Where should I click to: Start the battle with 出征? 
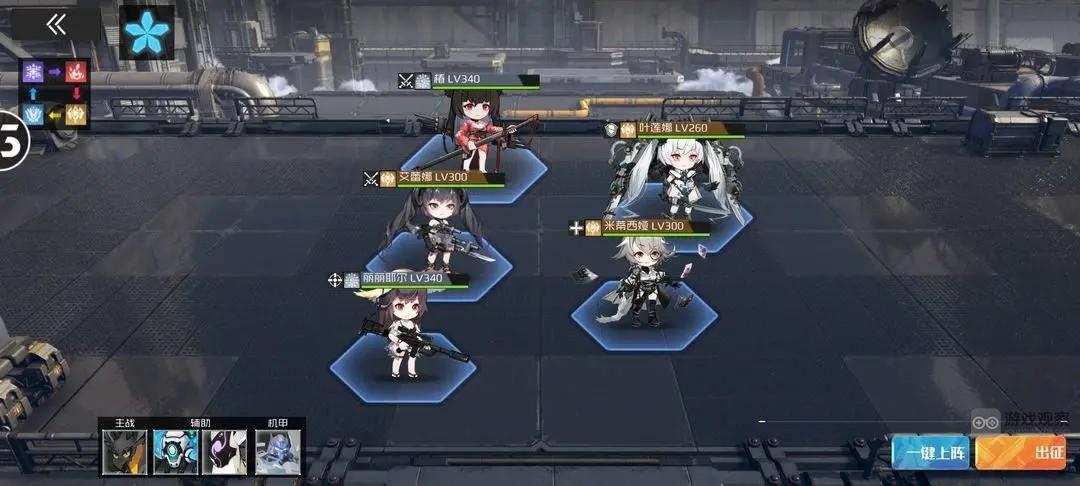click(x=1021, y=453)
